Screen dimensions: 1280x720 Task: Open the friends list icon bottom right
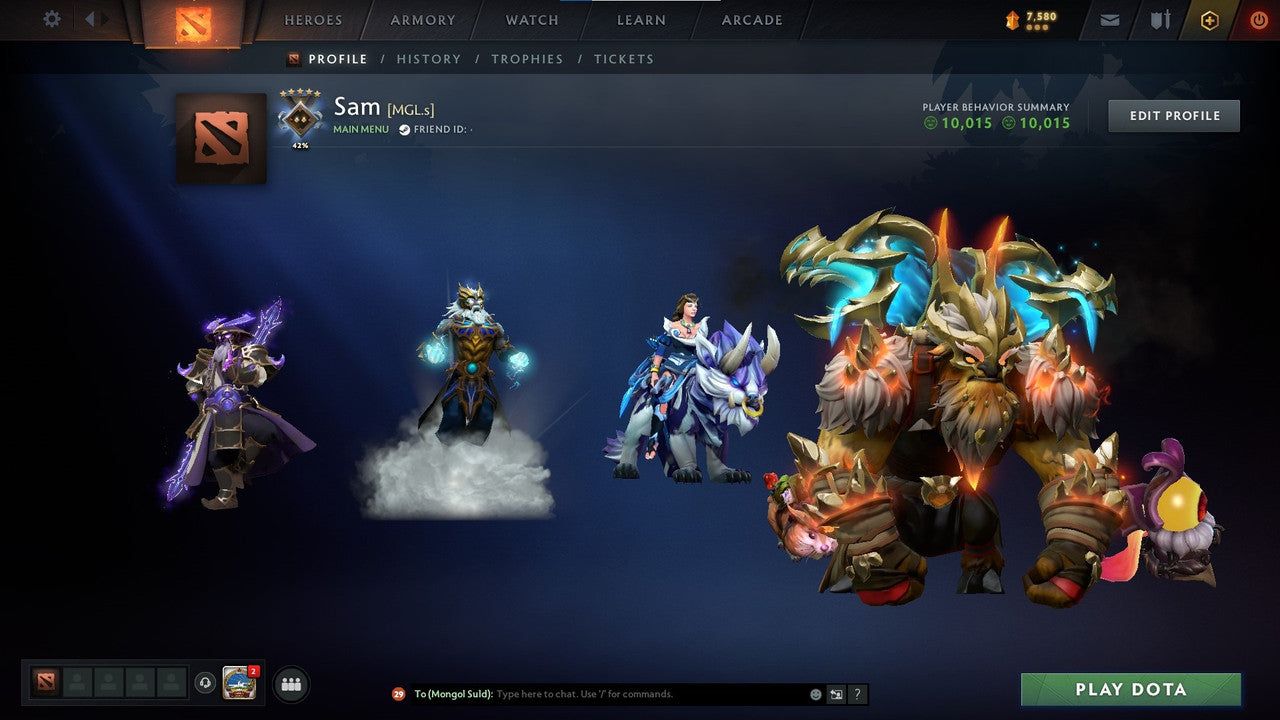pos(289,684)
